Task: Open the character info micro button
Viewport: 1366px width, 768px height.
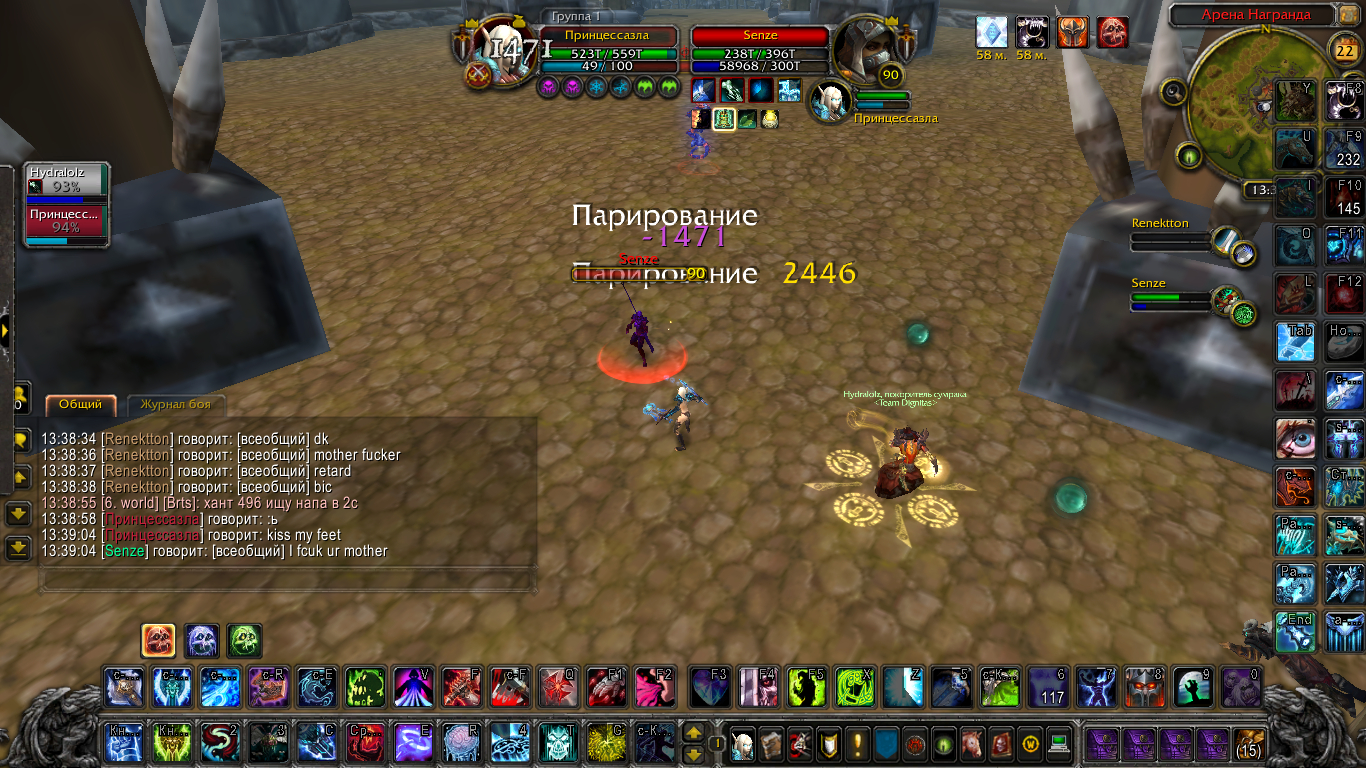Action: (x=743, y=744)
